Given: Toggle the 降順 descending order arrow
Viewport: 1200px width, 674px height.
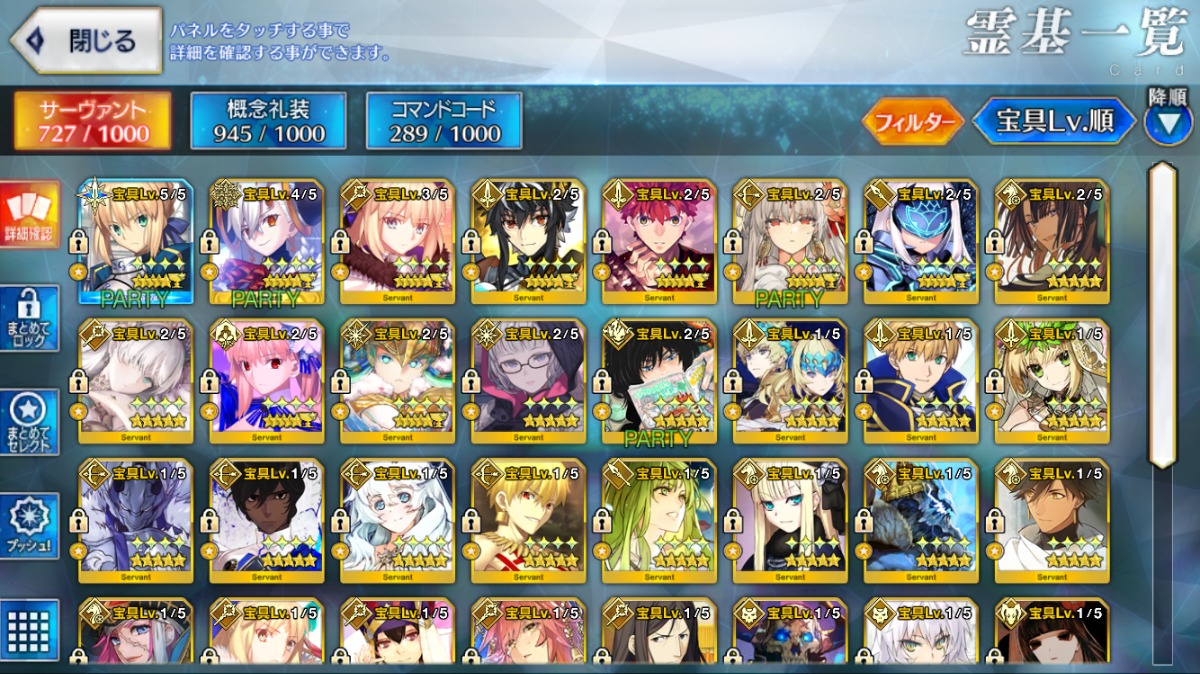Looking at the screenshot, I should [x=1168, y=124].
